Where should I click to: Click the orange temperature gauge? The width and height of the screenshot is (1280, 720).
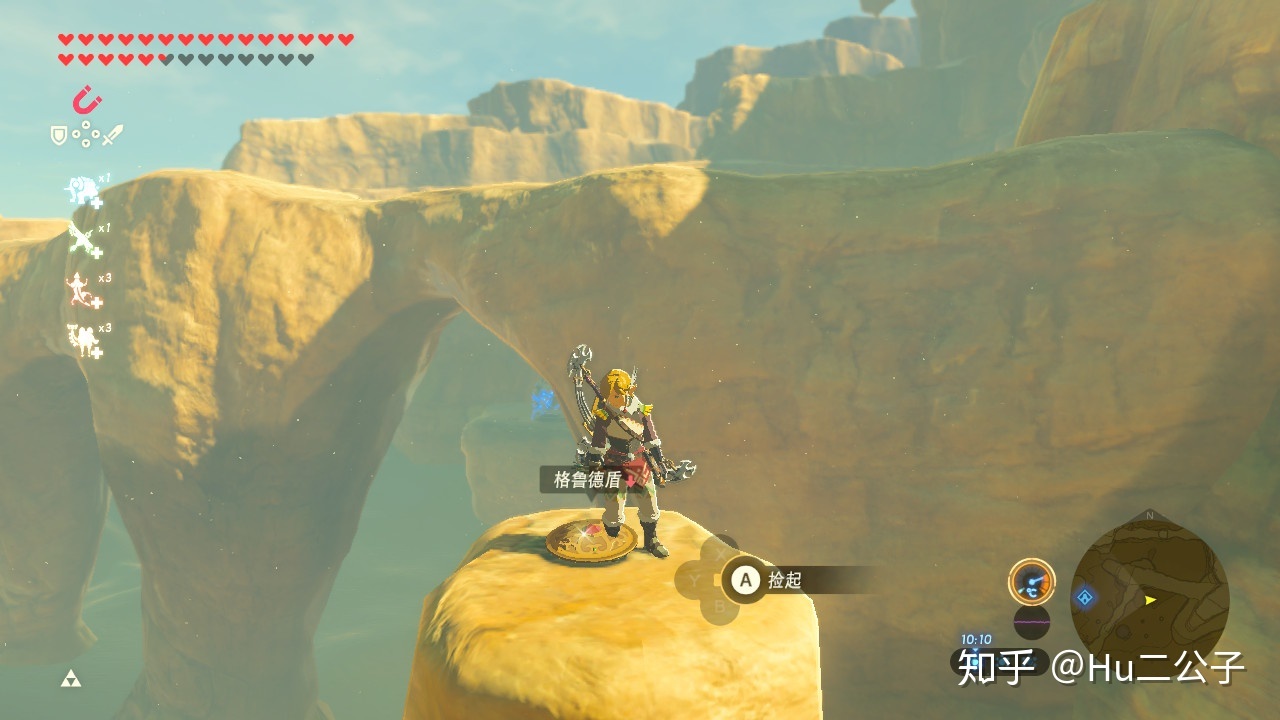pyautogui.click(x=1031, y=581)
